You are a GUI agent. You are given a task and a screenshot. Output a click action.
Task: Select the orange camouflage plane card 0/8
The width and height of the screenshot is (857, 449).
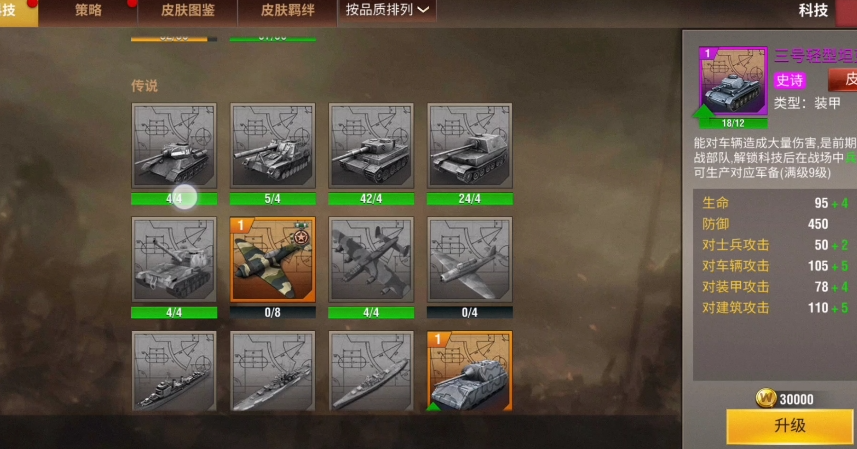pos(273,260)
